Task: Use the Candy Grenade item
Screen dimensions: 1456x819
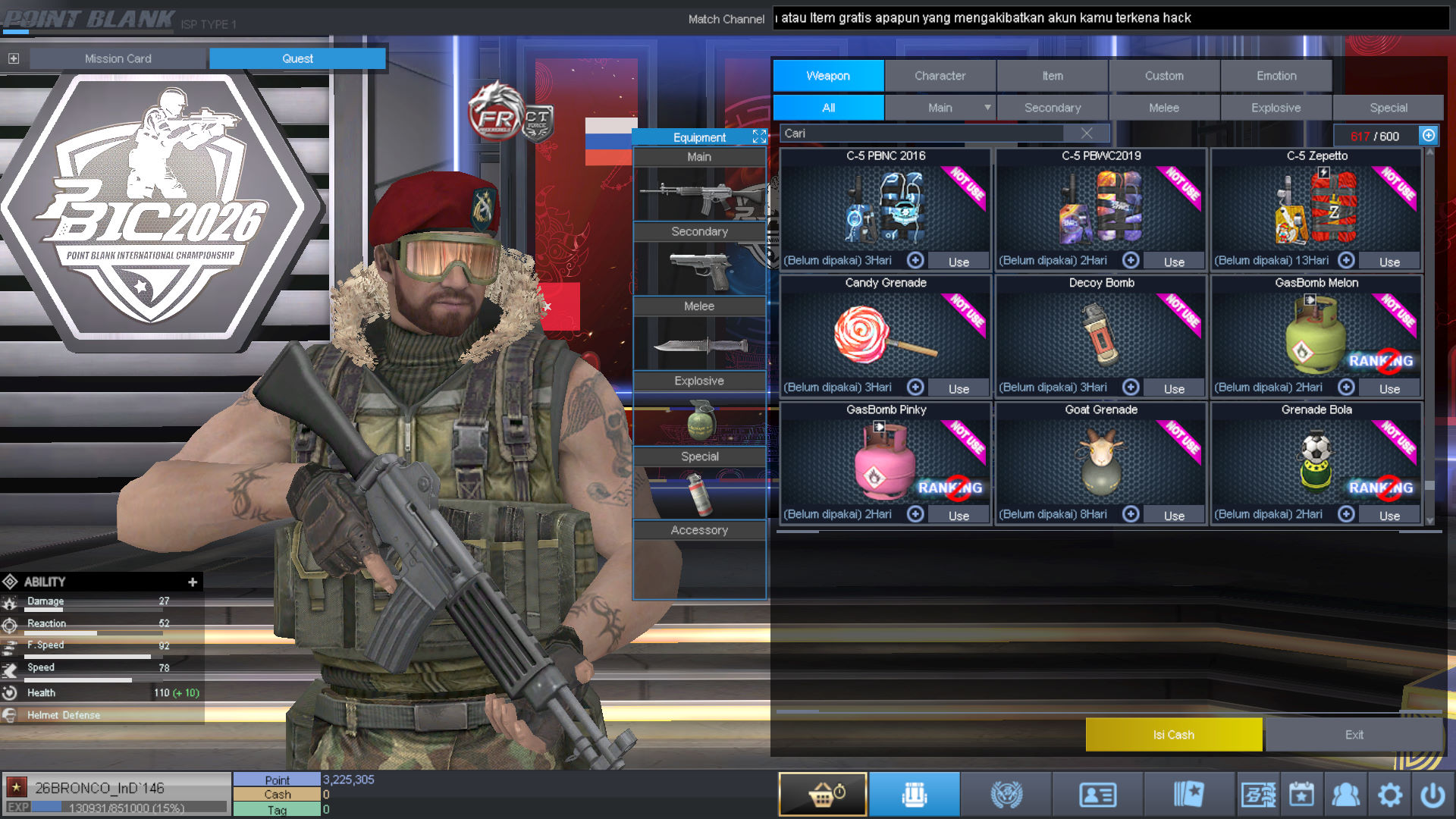Action: tap(959, 389)
